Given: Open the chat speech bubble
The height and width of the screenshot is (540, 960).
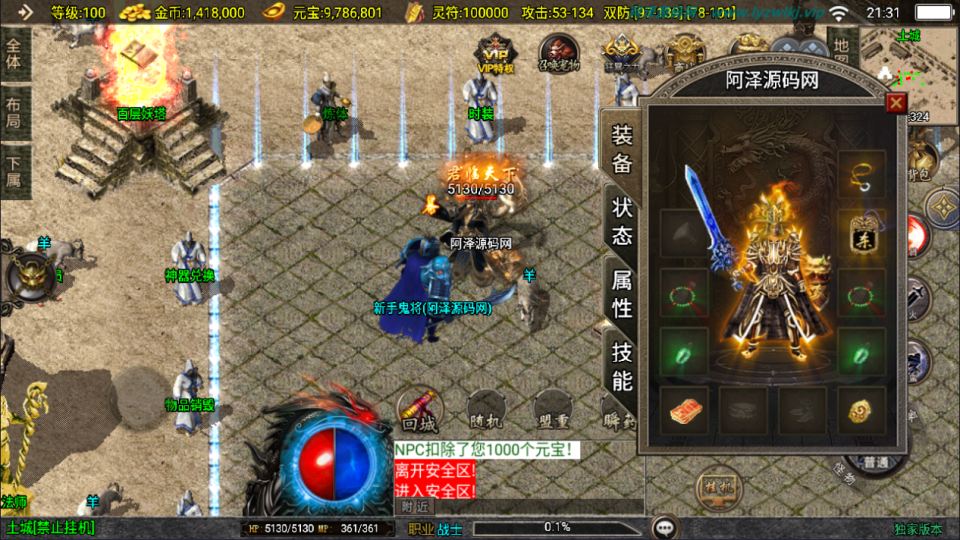Looking at the screenshot, I should pyautogui.click(x=664, y=527).
